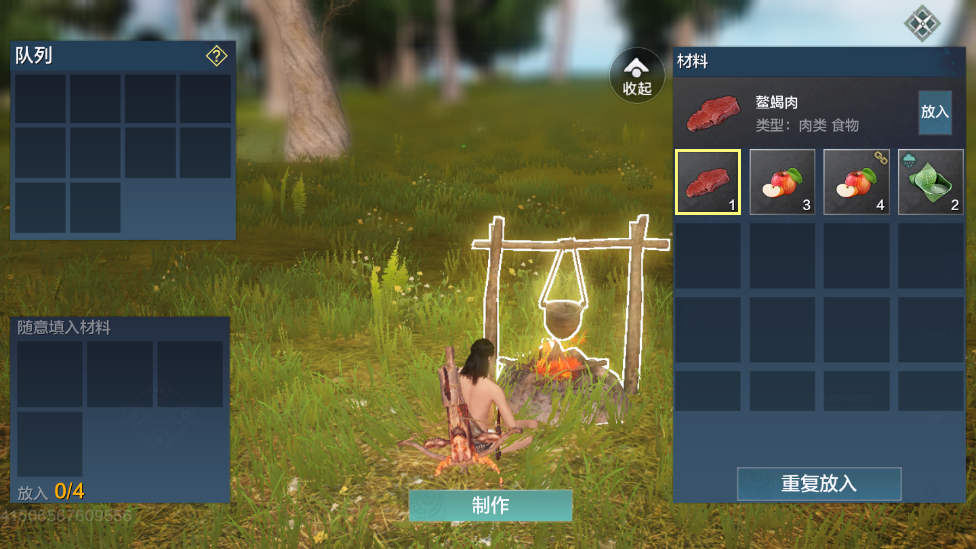This screenshot has width=976, height=549.
Task: Open the diamond-shaped menu icon
Action: tap(920, 21)
